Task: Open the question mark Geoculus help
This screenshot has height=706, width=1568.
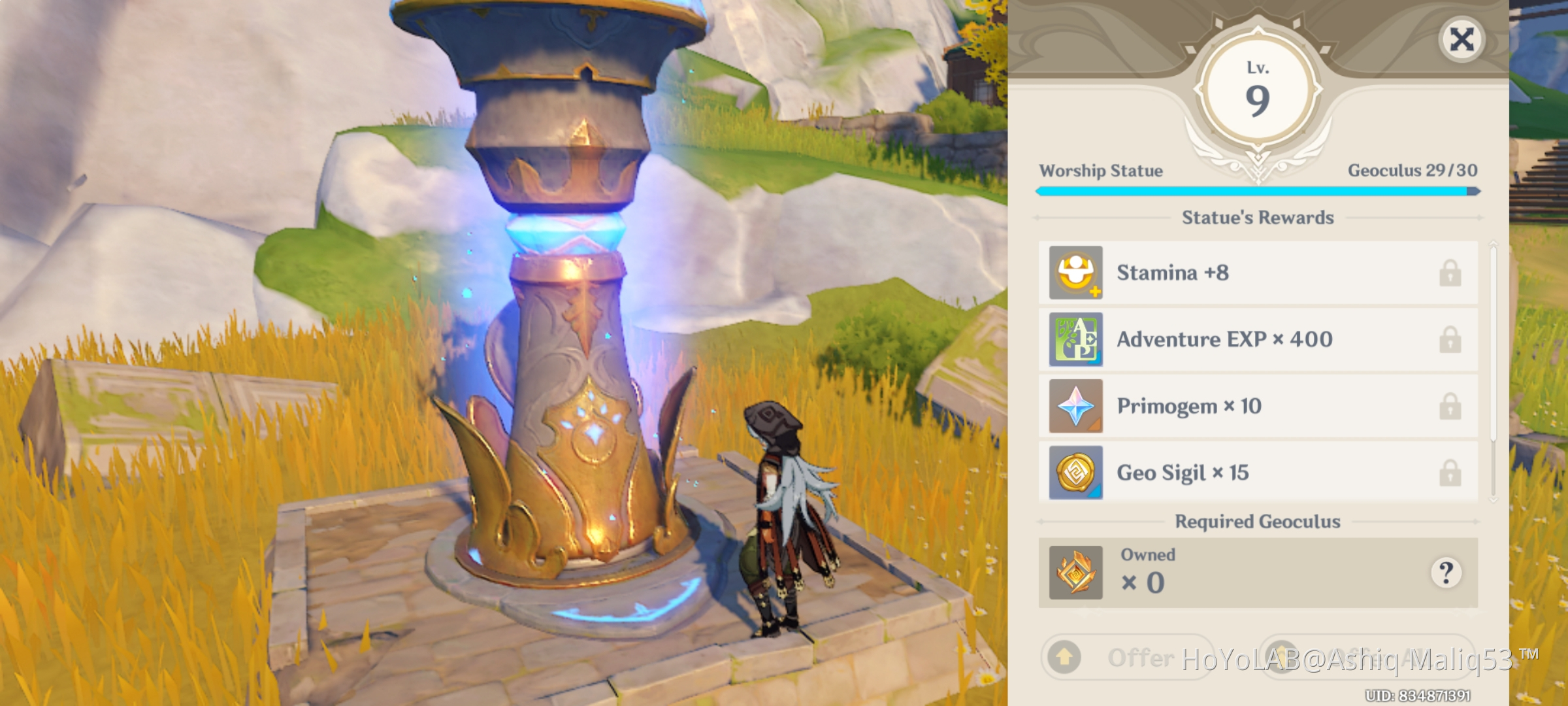Action: coord(1446,573)
